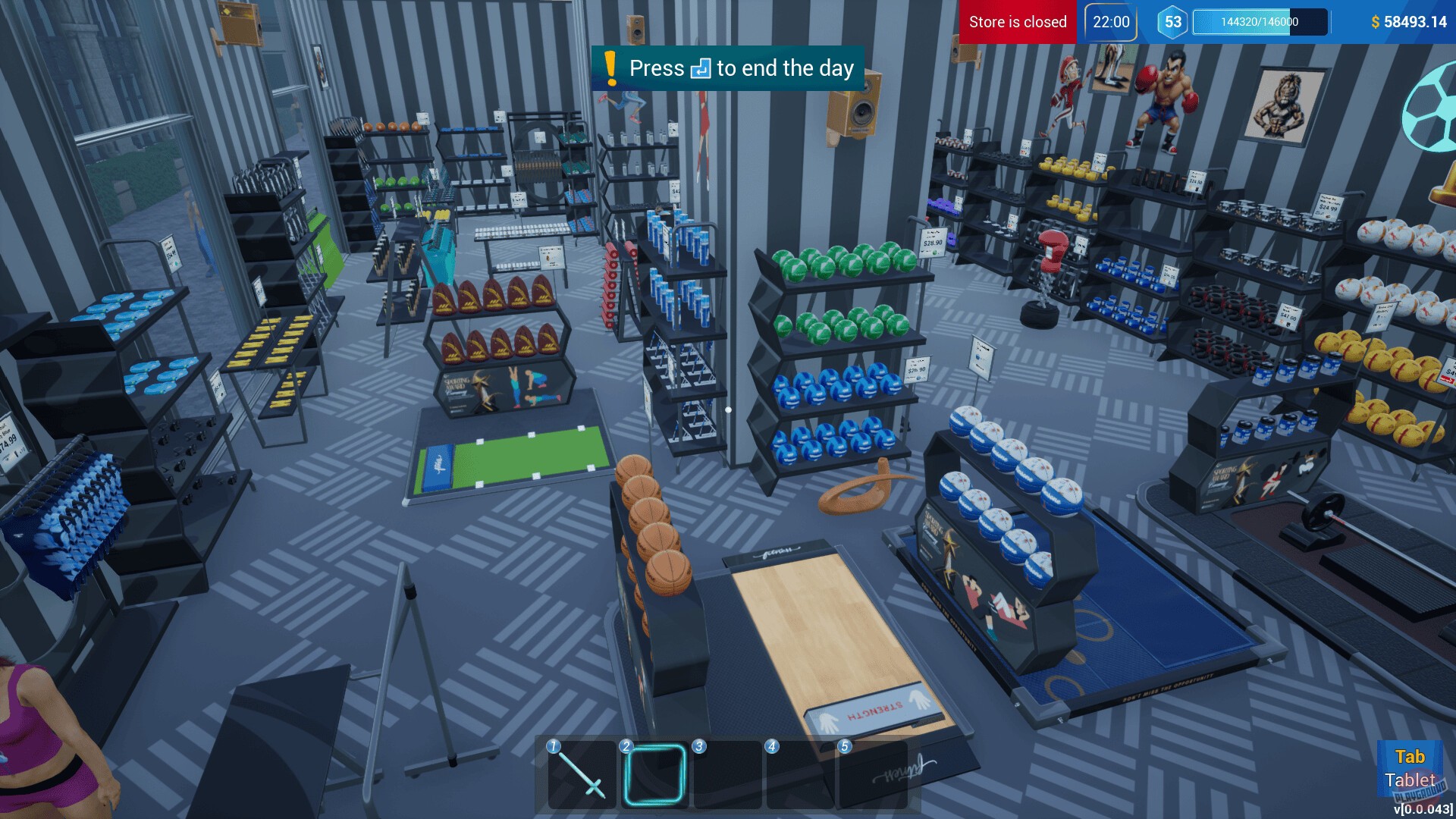This screenshot has height=819, width=1456.
Task: Click the XP progress bar showing 144320/146000
Action: (x=1259, y=24)
